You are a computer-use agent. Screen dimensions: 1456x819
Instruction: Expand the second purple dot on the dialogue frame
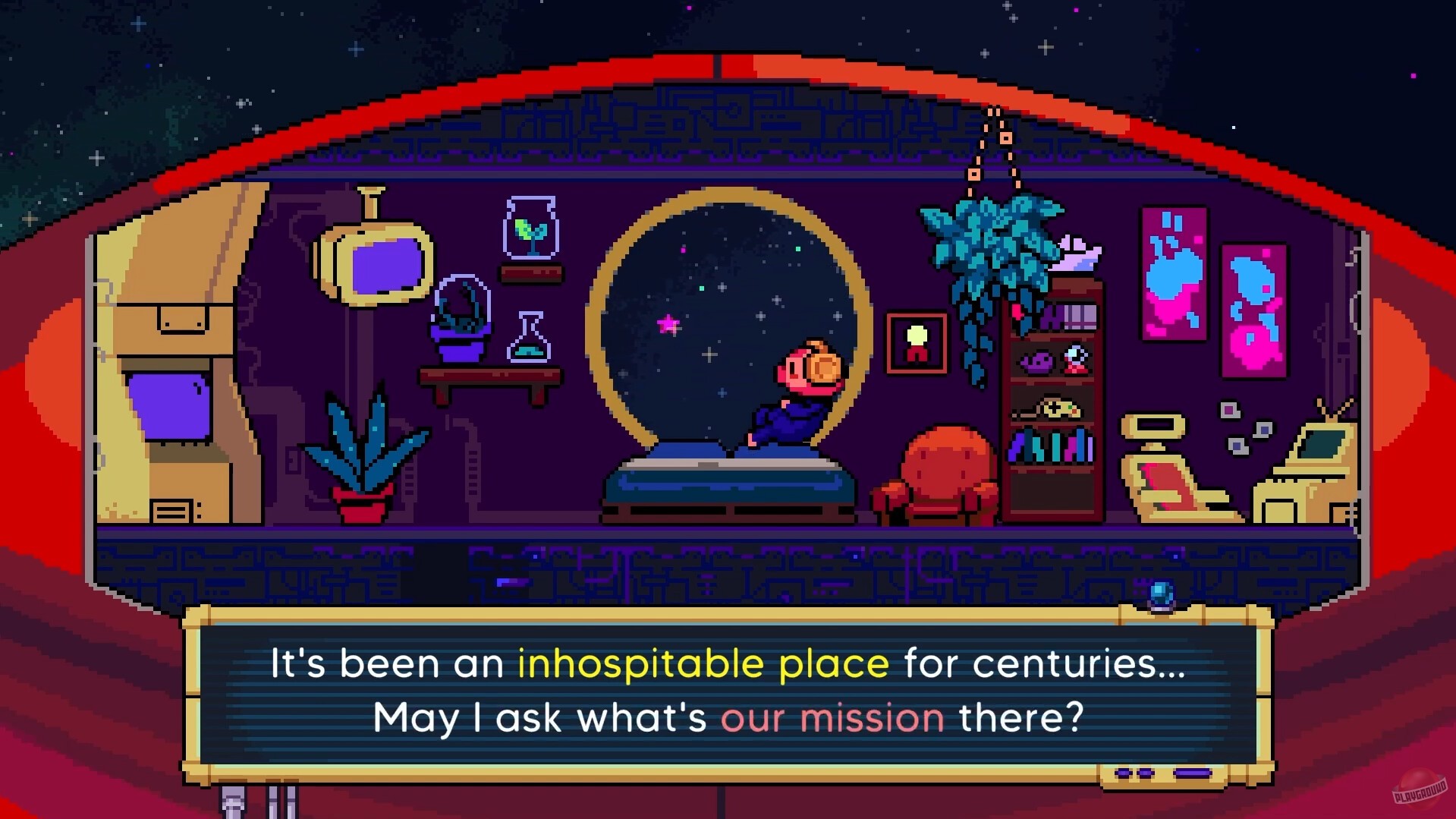pos(1144,772)
